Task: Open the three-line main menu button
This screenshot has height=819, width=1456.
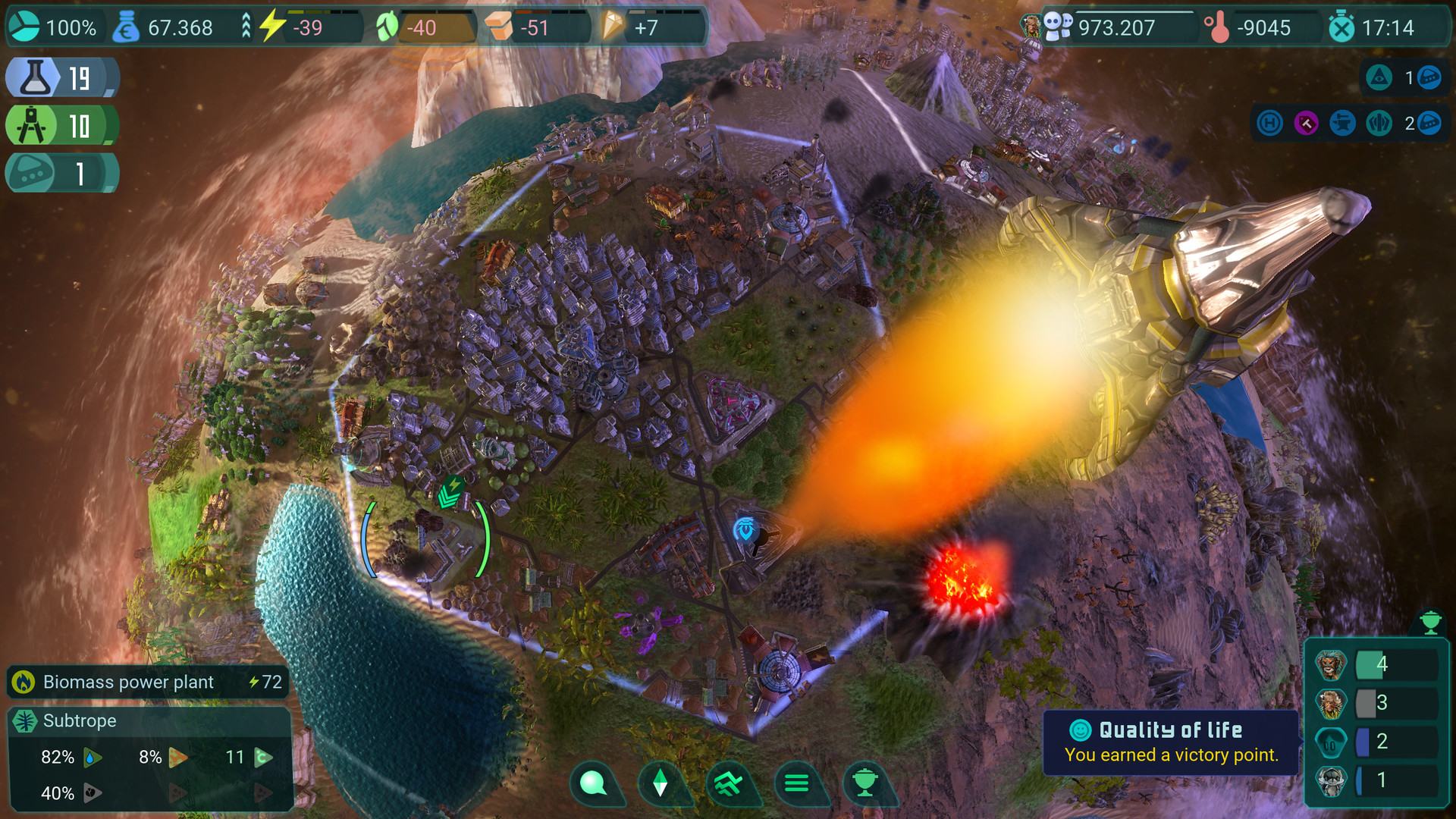Action: pyautogui.click(x=796, y=783)
